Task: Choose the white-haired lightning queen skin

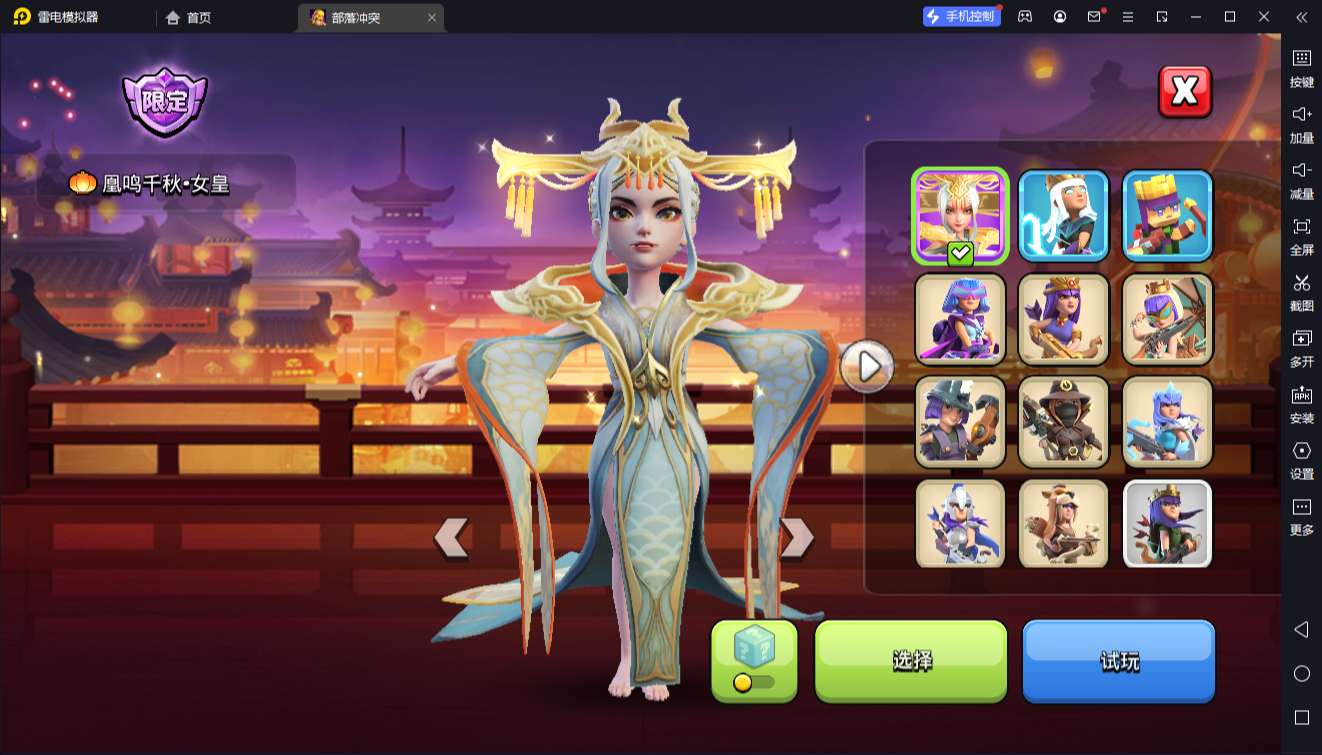Action: click(1063, 216)
